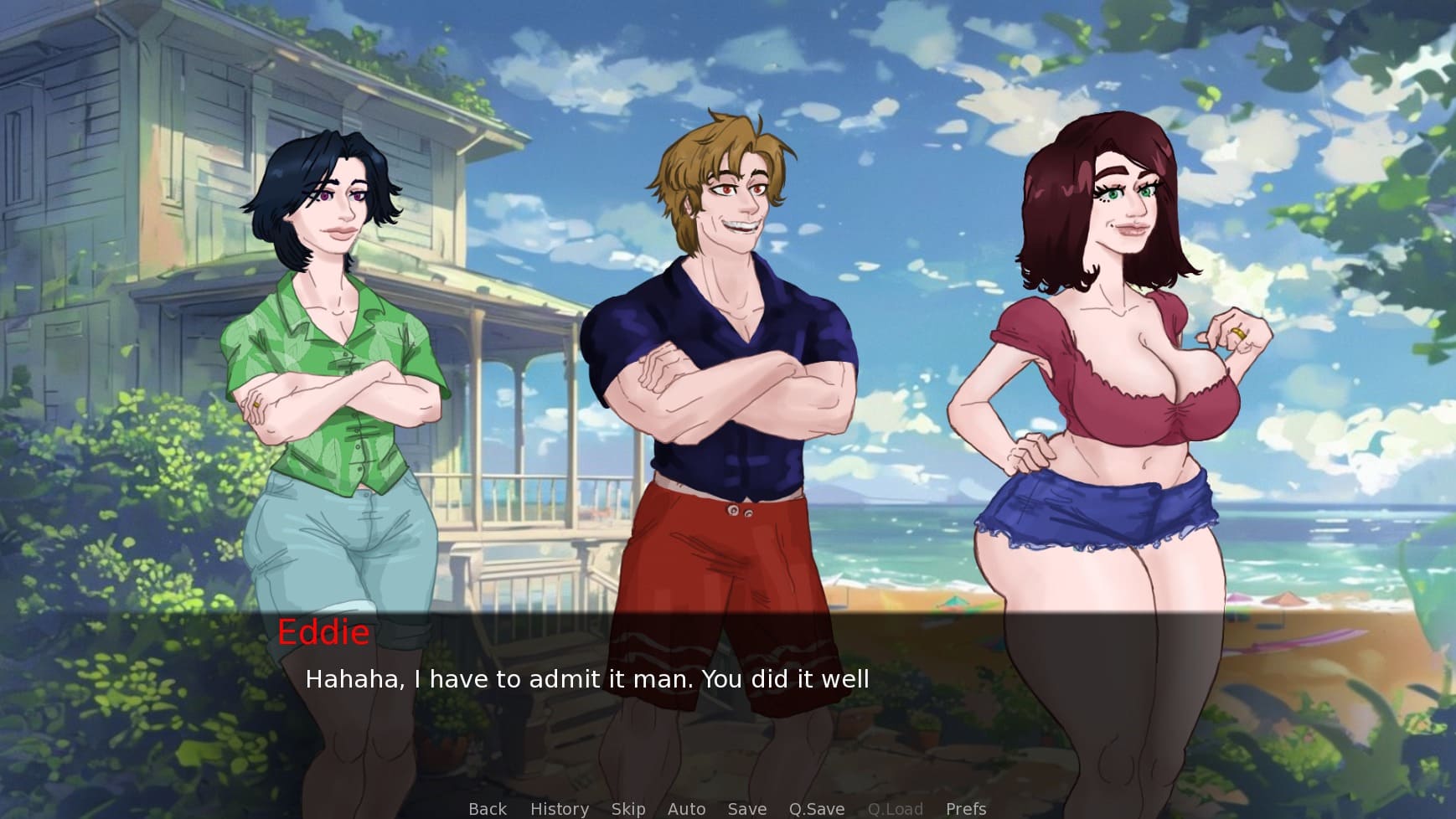Click Q.Save to quick save

[x=816, y=808]
